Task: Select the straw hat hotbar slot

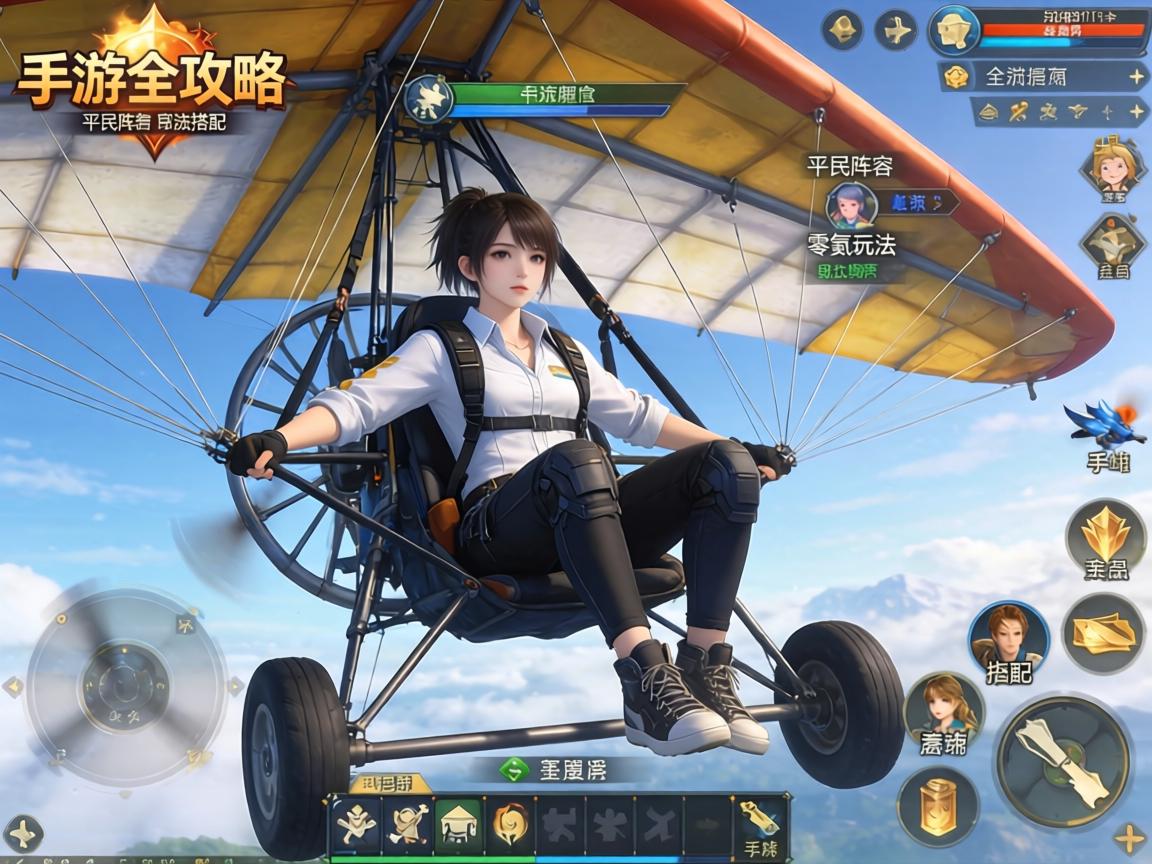Action: click(x=458, y=824)
